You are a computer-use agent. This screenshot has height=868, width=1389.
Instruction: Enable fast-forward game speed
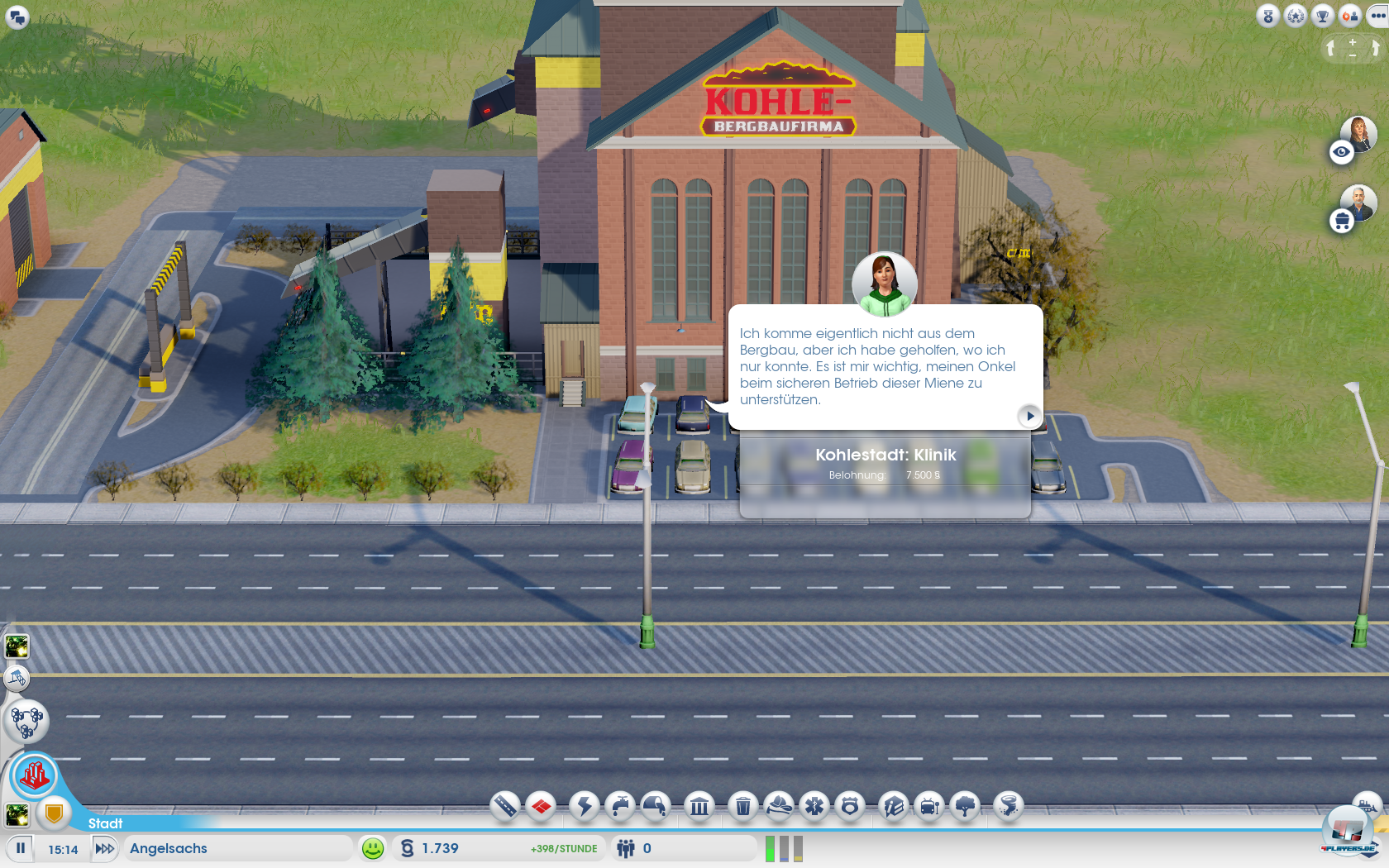click(105, 848)
